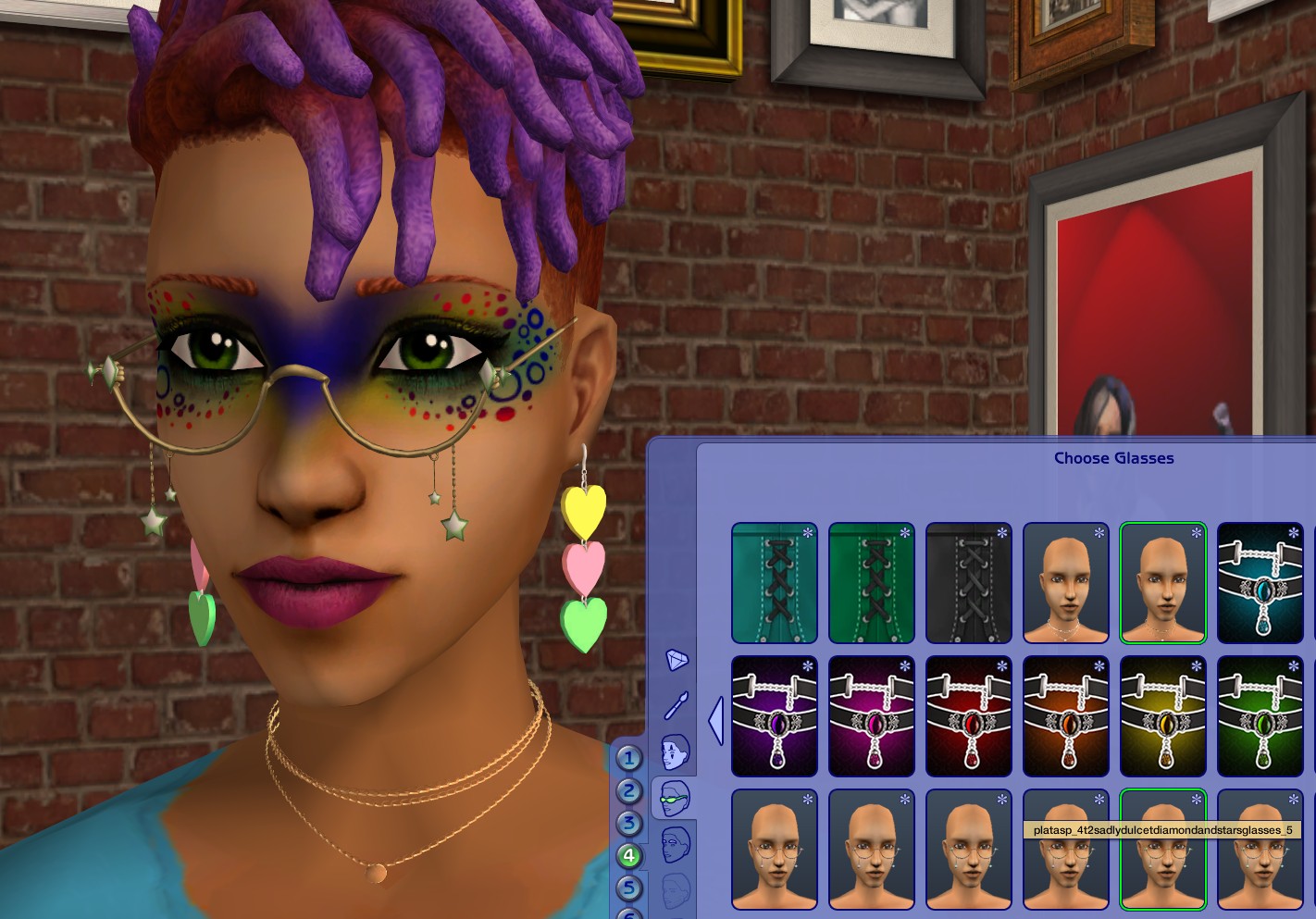Select step 3 in the sidebar
Image resolution: width=1316 pixels, height=919 pixels.
[629, 822]
